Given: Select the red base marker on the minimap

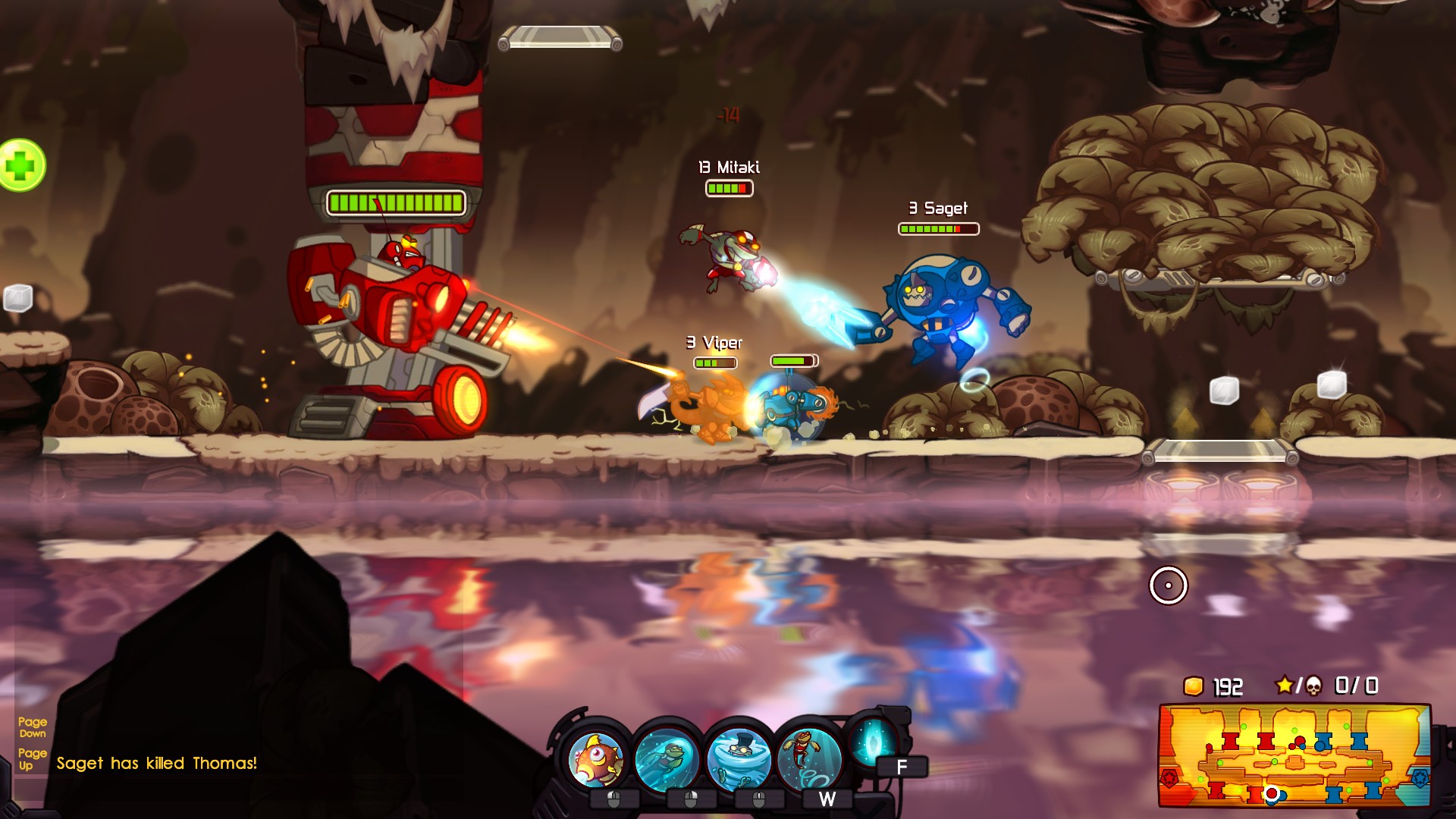Looking at the screenshot, I should (1169, 779).
